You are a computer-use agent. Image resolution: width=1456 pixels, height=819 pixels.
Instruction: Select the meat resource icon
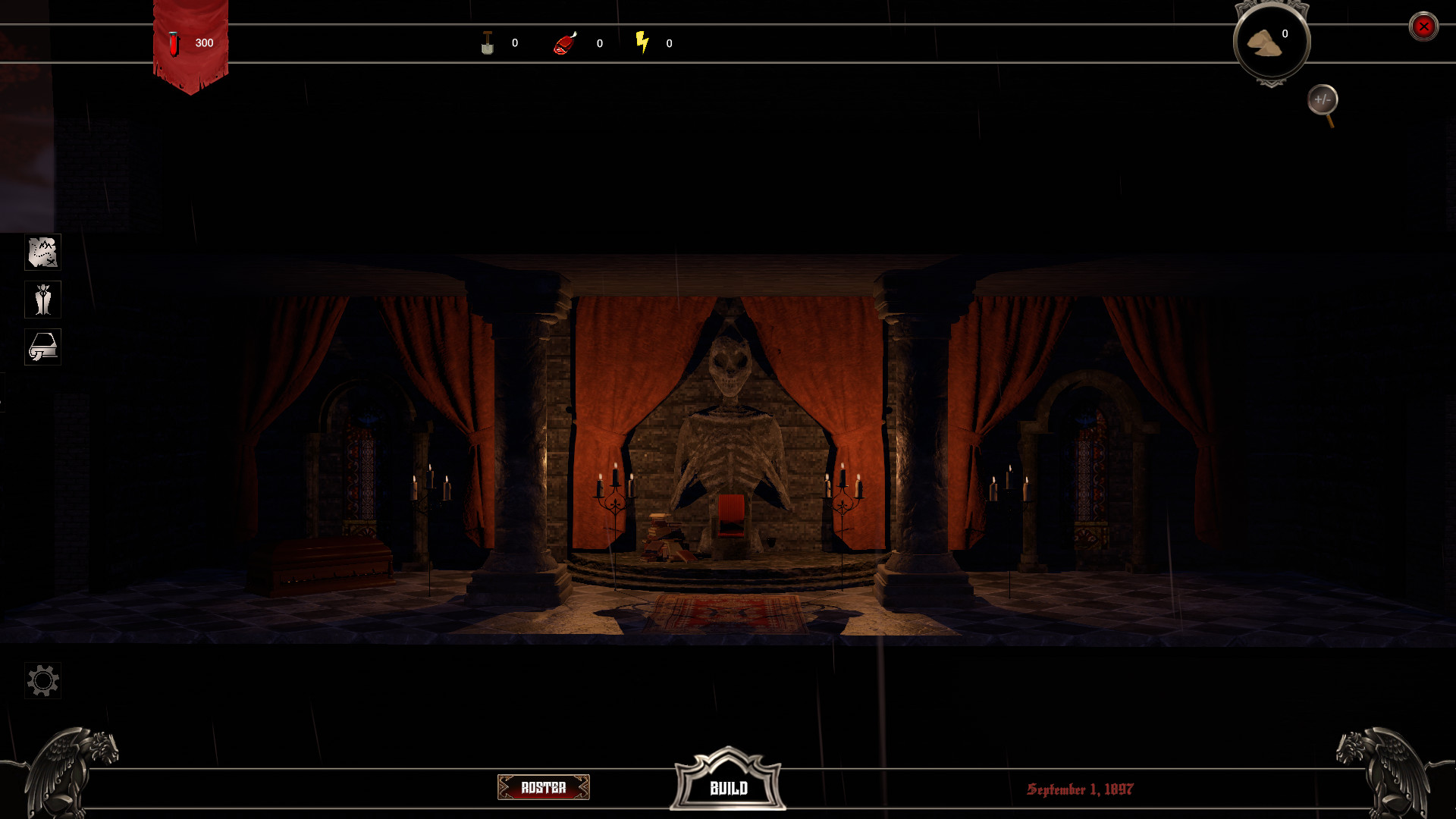point(566,43)
